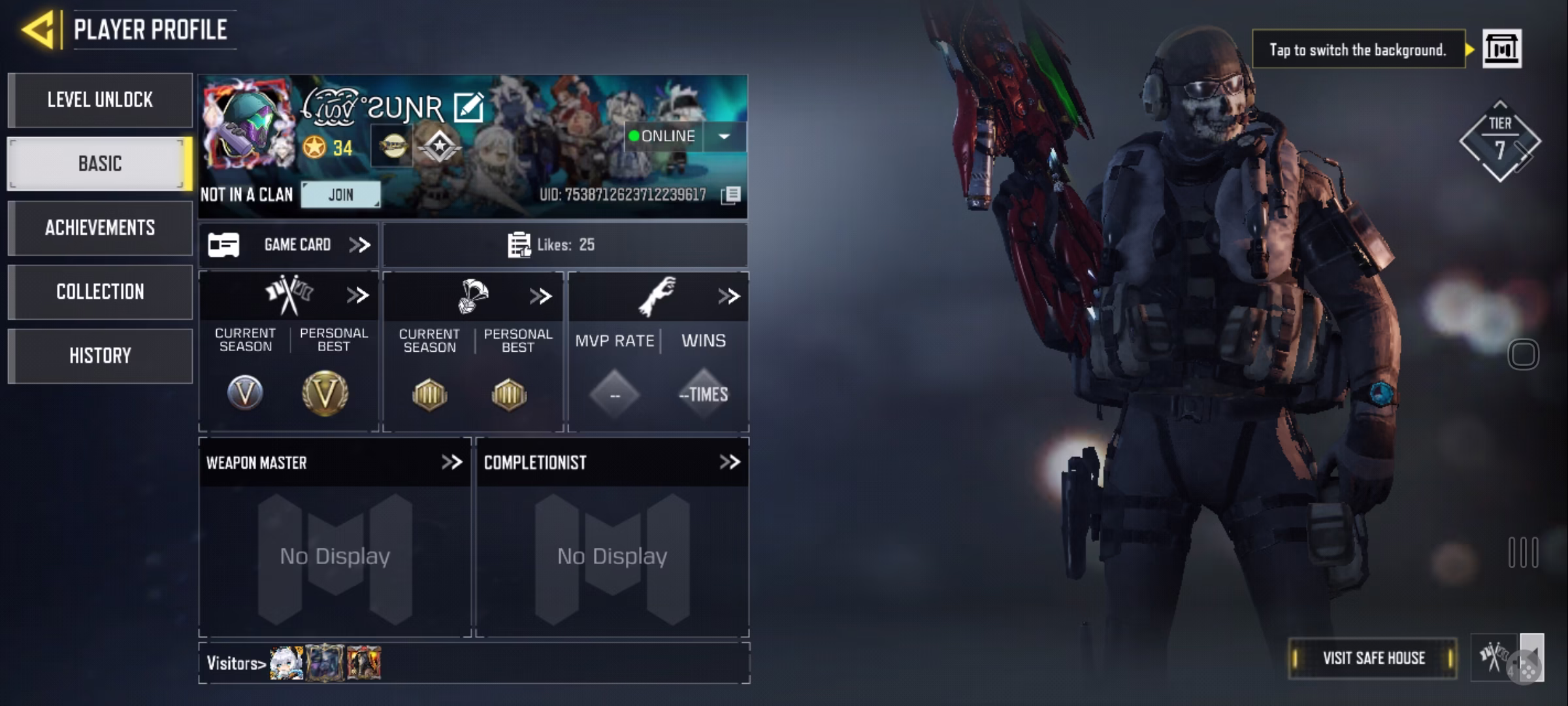Go back using the yellow arrow
This screenshot has height=706, width=1568.
[x=38, y=30]
